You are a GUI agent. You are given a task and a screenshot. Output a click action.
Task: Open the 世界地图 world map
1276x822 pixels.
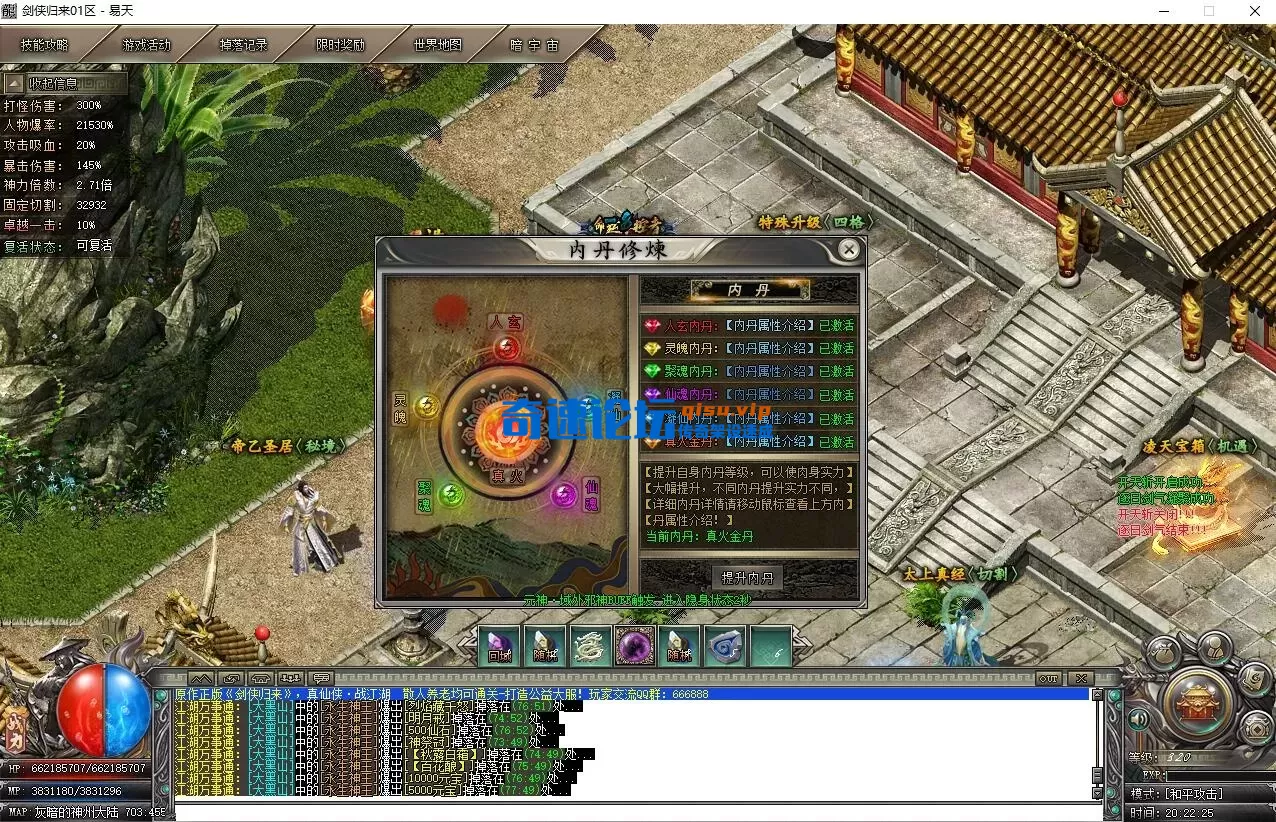(438, 45)
